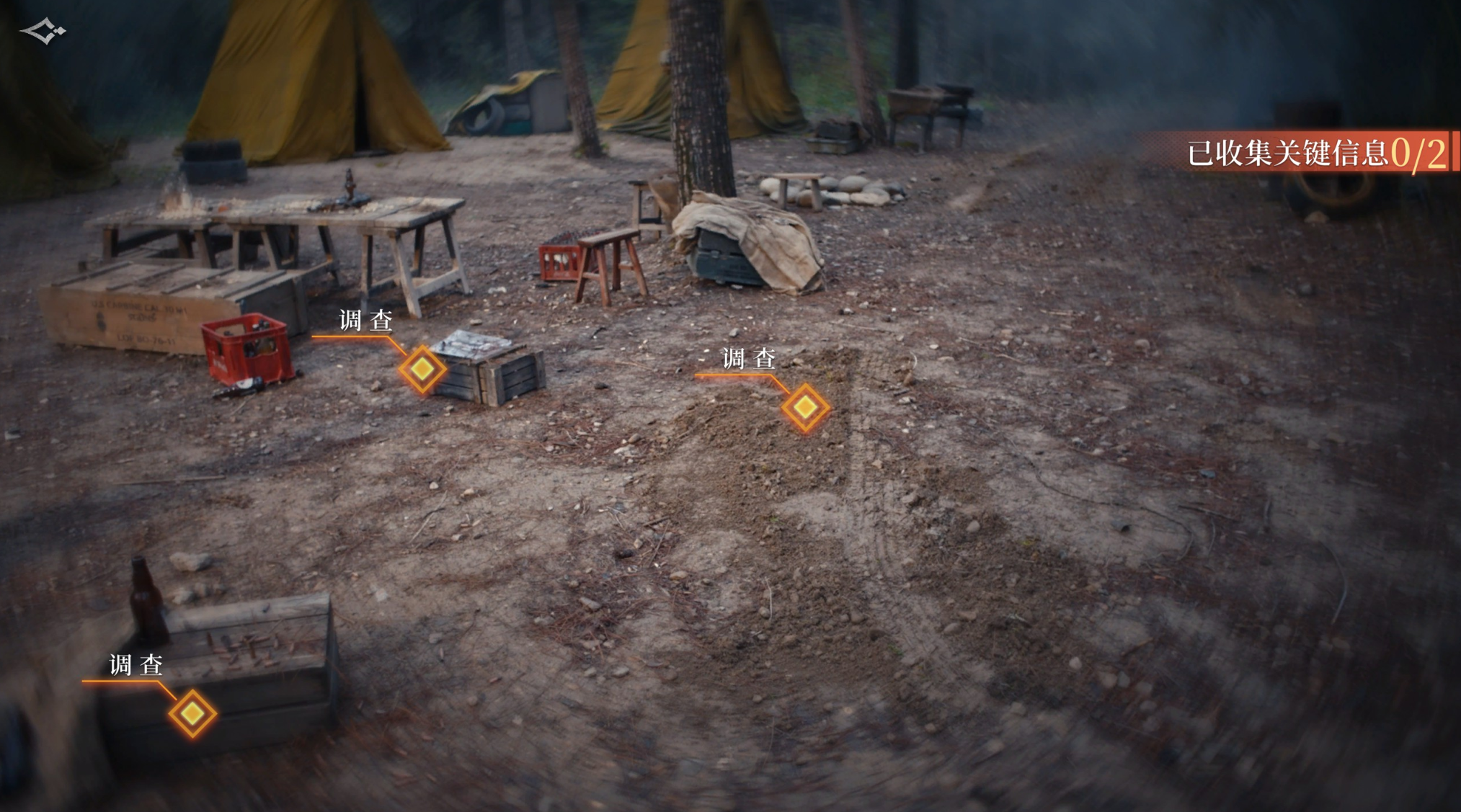Select the 调查 marker on the dirt mound
The height and width of the screenshot is (812, 1461).
point(805,408)
